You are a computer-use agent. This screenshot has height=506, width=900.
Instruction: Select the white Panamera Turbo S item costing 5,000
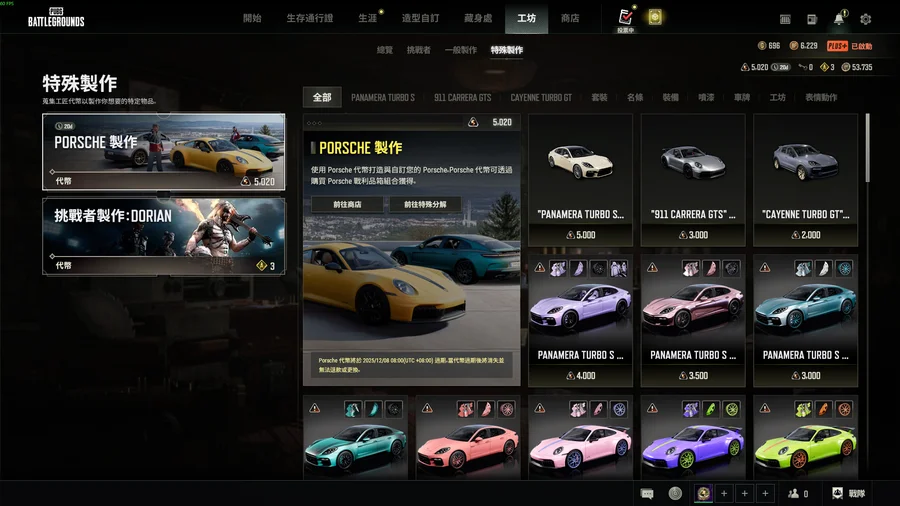click(580, 180)
